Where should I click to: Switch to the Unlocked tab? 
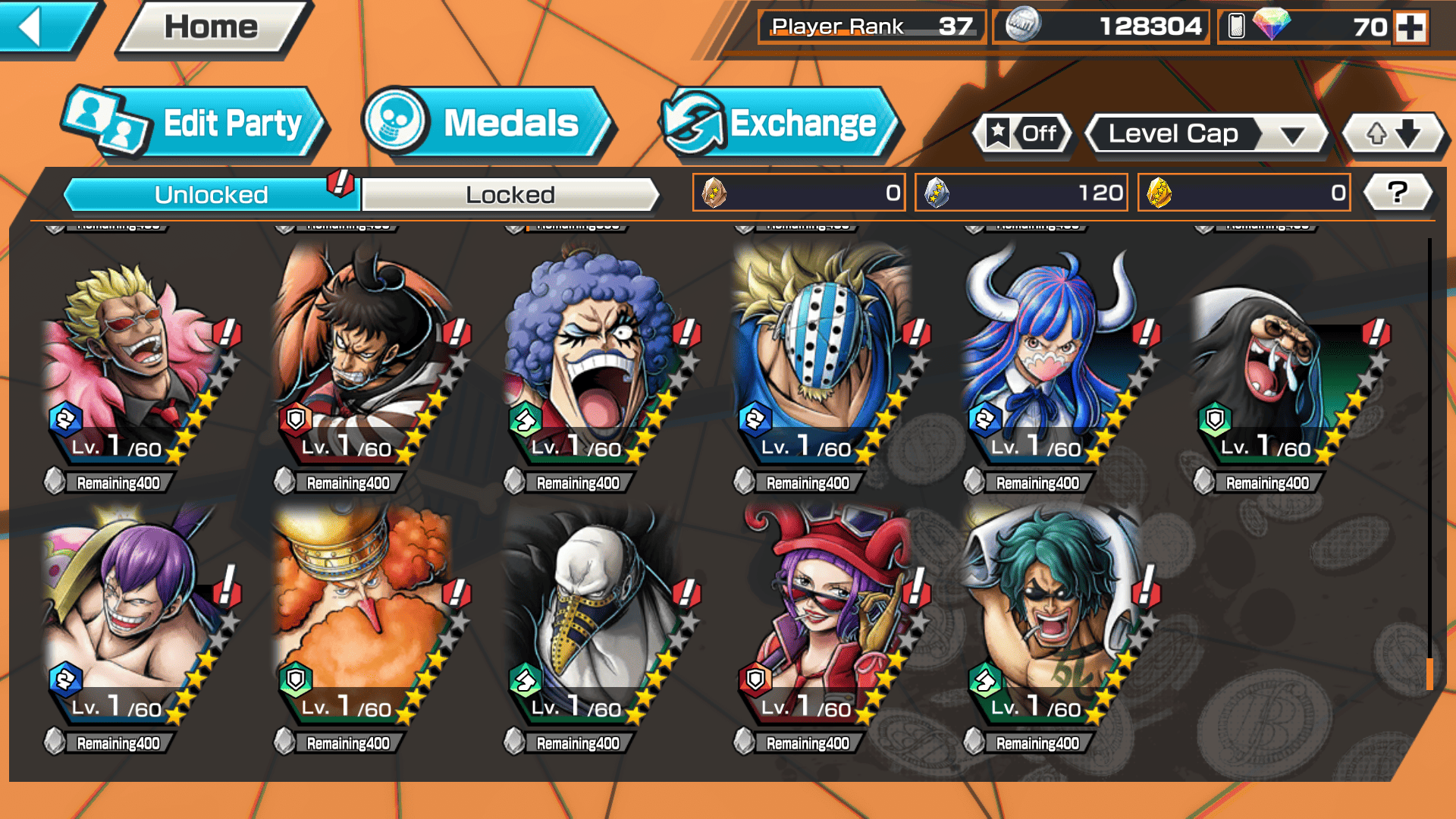click(x=210, y=195)
